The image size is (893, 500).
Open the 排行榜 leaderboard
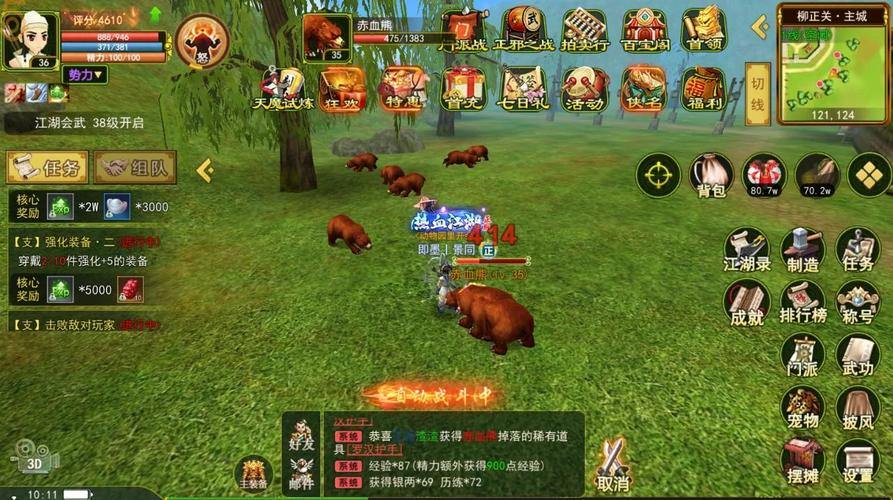(x=802, y=302)
